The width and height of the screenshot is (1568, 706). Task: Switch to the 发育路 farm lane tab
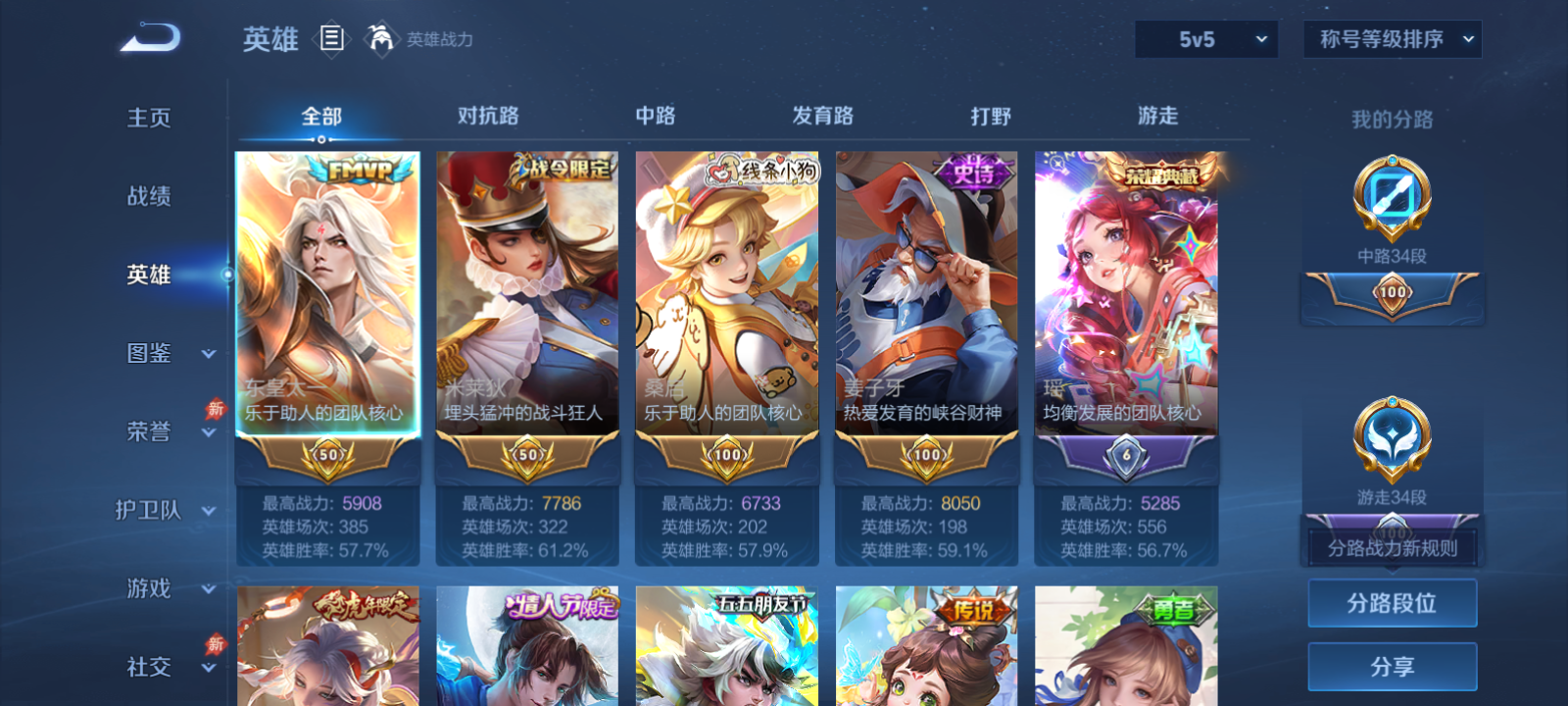(821, 115)
